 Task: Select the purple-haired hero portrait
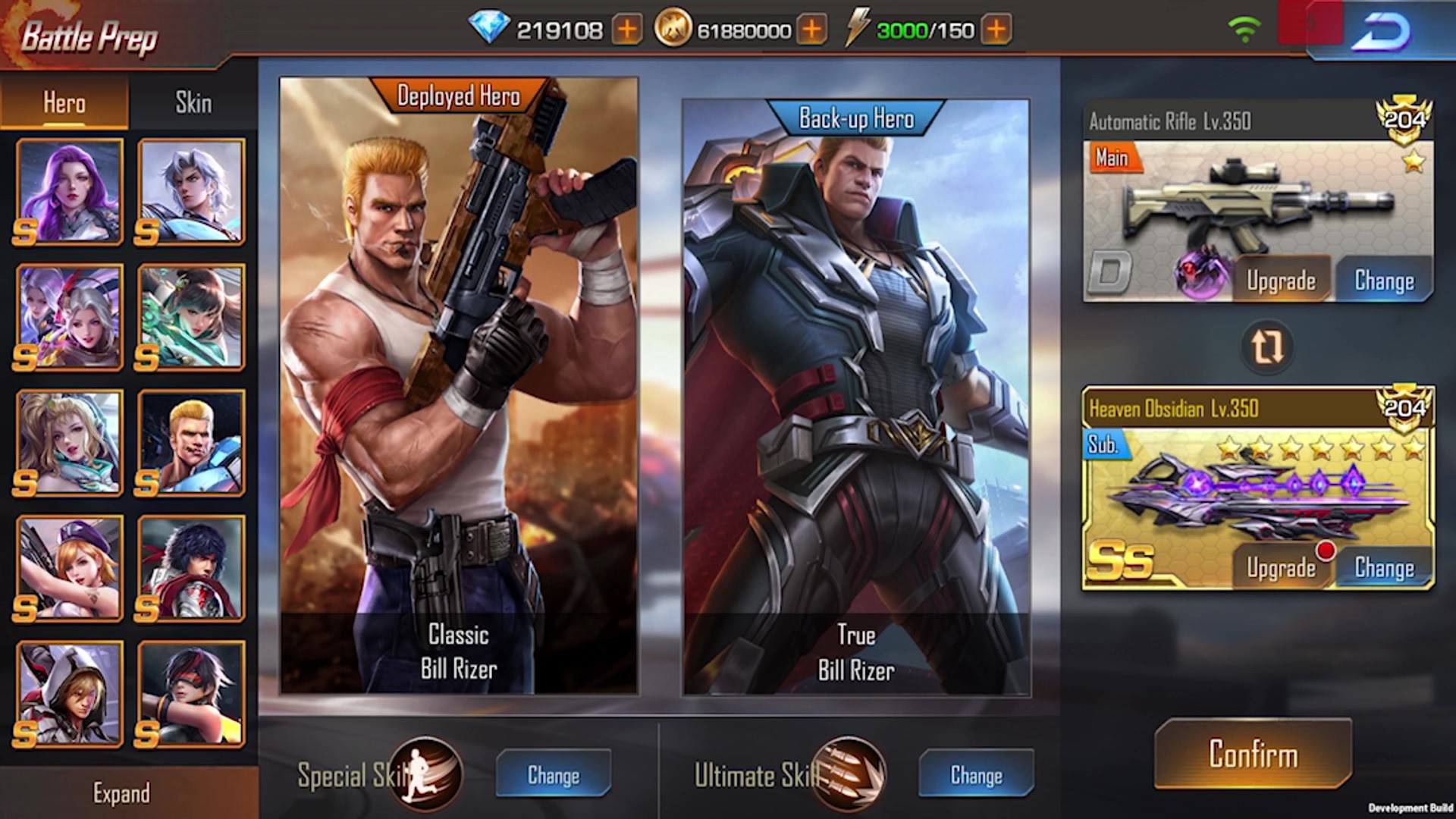69,191
